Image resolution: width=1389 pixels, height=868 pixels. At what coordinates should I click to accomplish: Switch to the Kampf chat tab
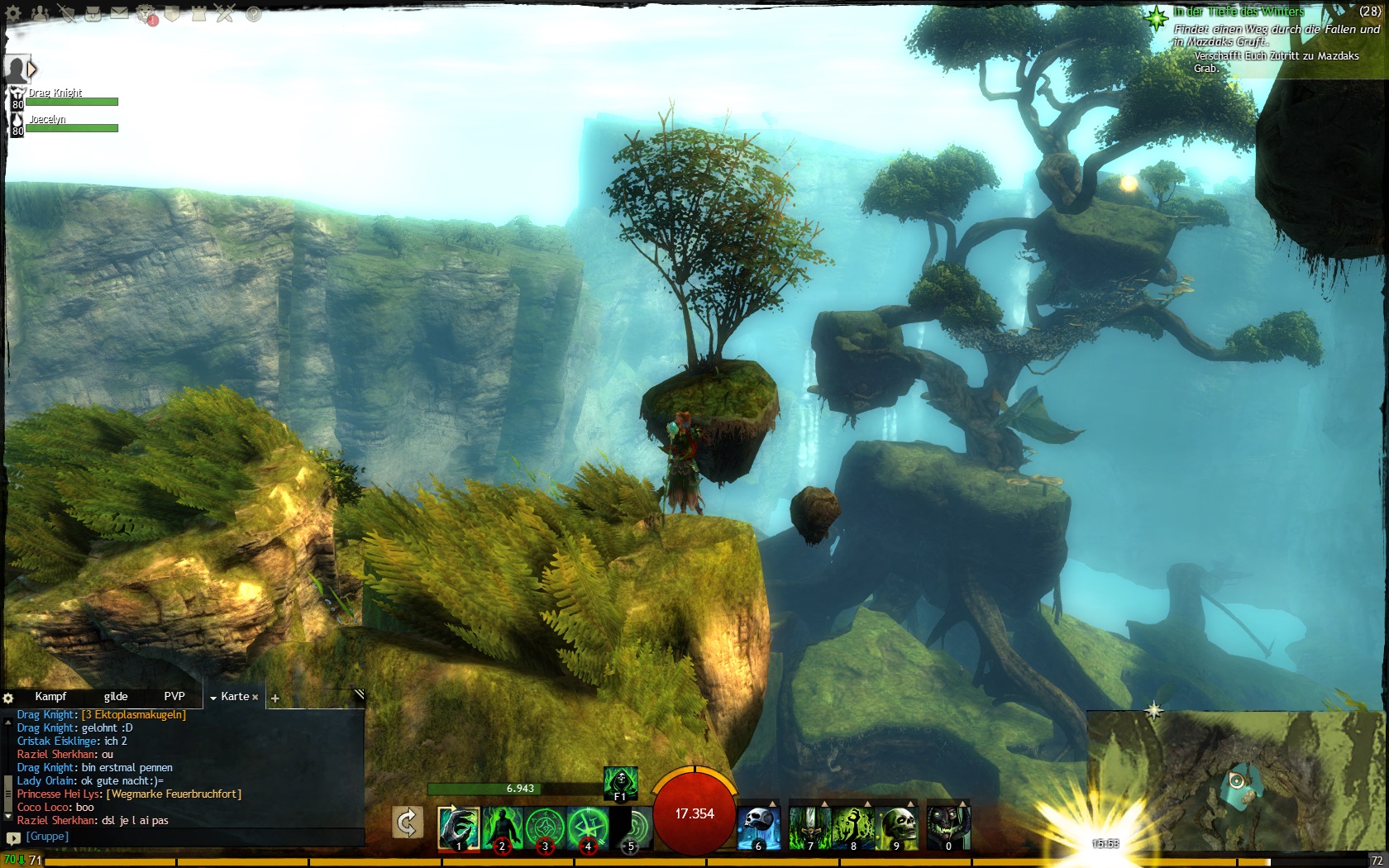tap(50, 697)
